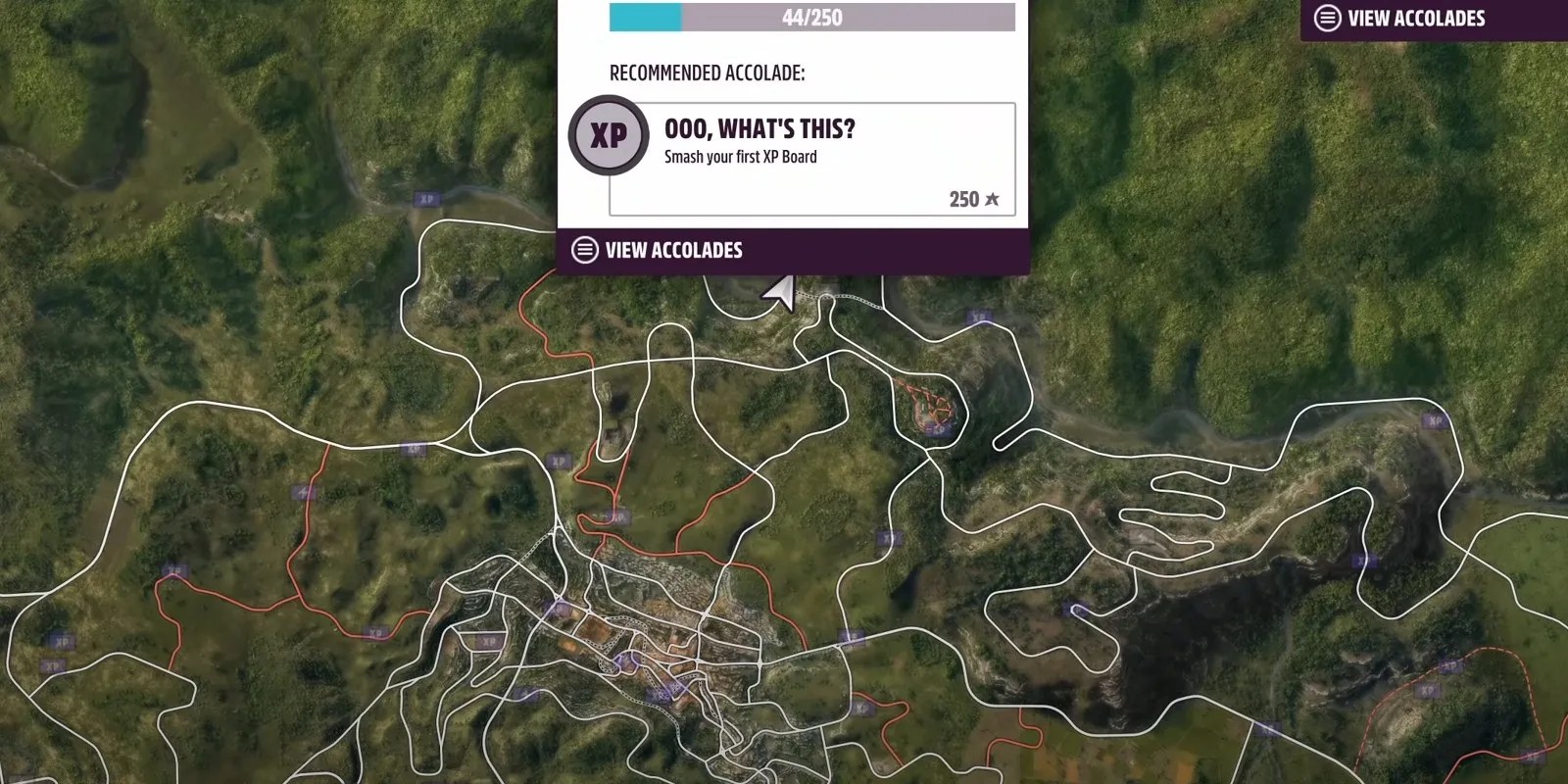Click the 44/250 progress bar
This screenshot has height=784, width=1568.
pyautogui.click(x=813, y=17)
